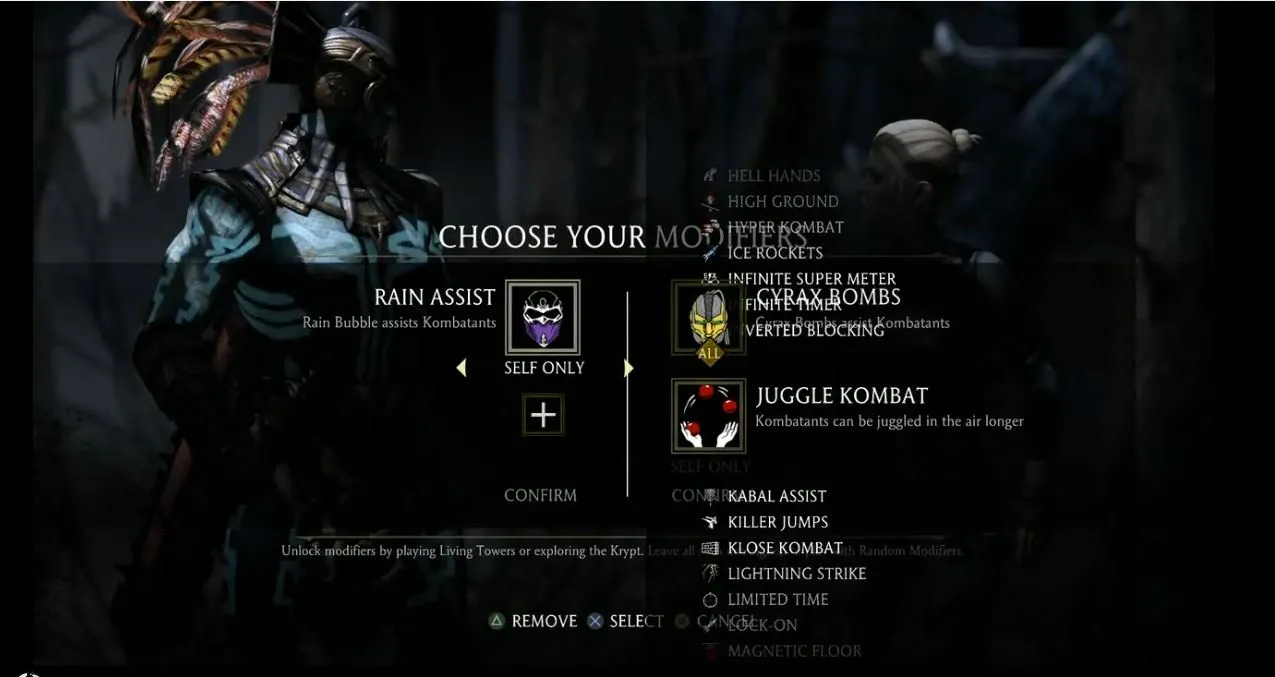Add a modifier with the plus slot
1275x677 pixels.
click(543, 414)
